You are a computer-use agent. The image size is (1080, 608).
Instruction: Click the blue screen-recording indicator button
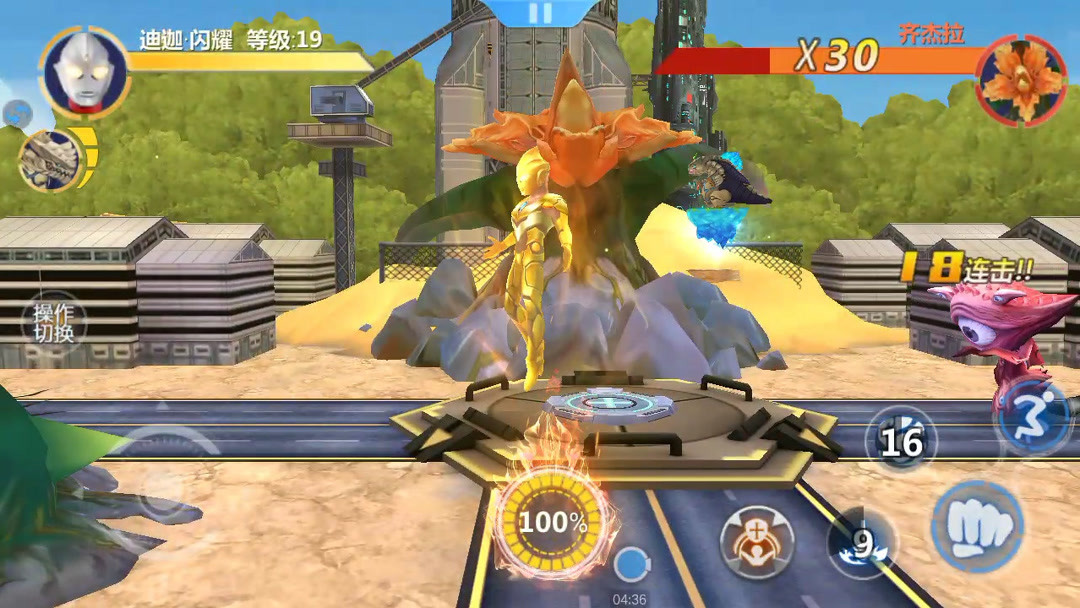point(629,566)
